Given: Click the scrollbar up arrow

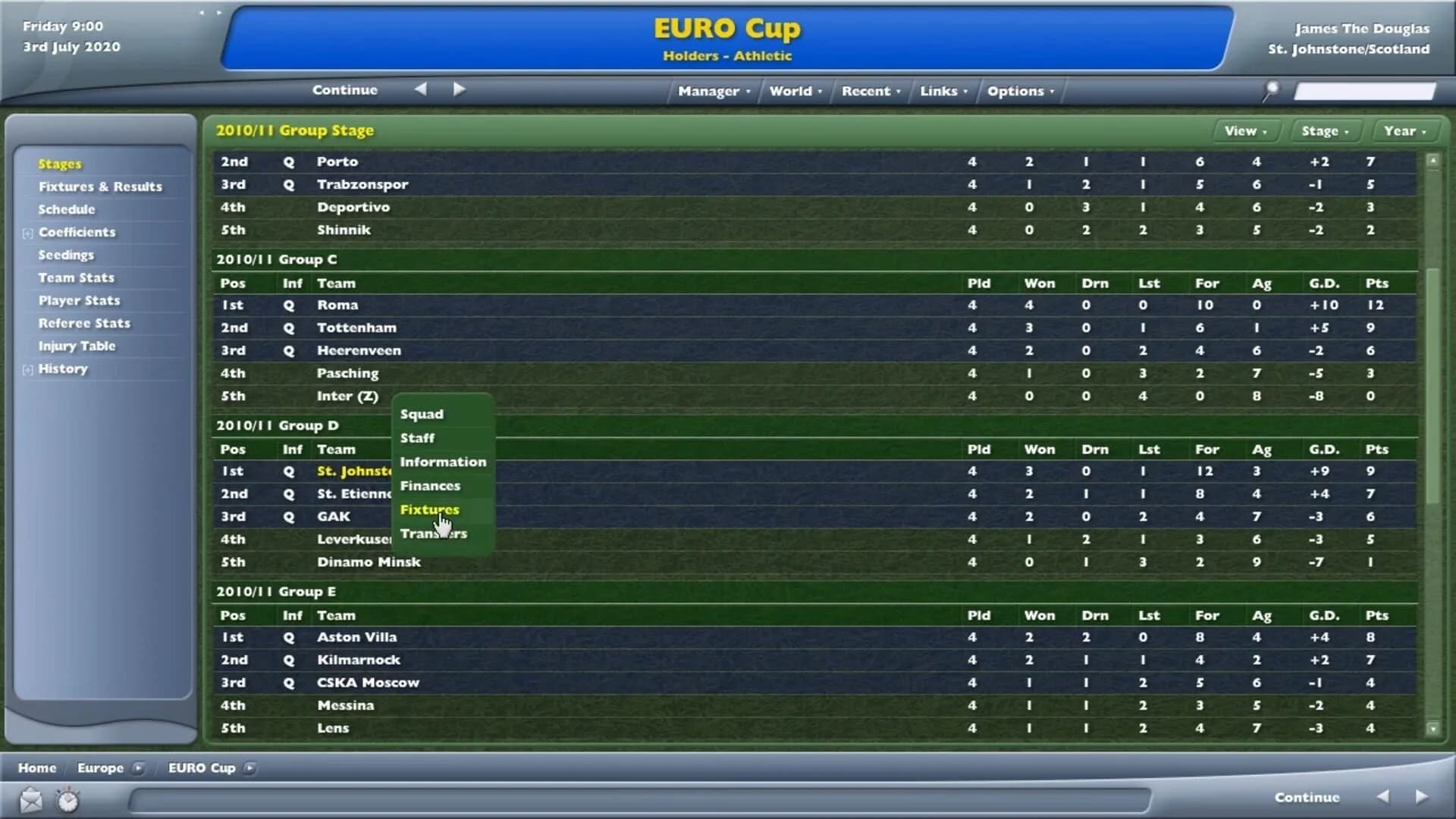Looking at the screenshot, I should 1432,159.
